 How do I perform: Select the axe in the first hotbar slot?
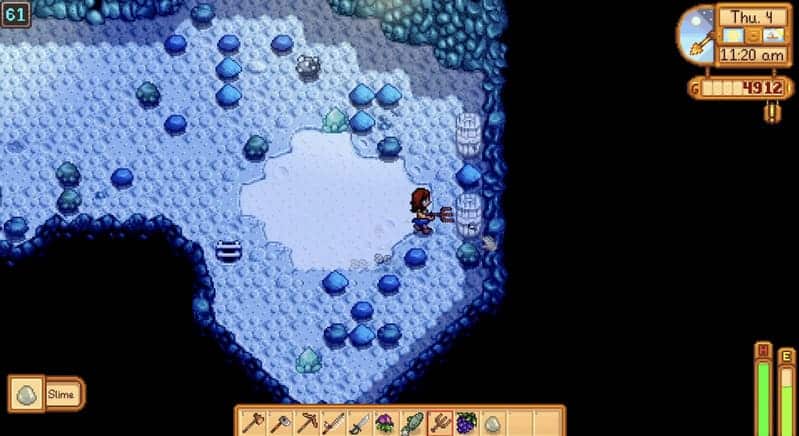tap(251, 422)
